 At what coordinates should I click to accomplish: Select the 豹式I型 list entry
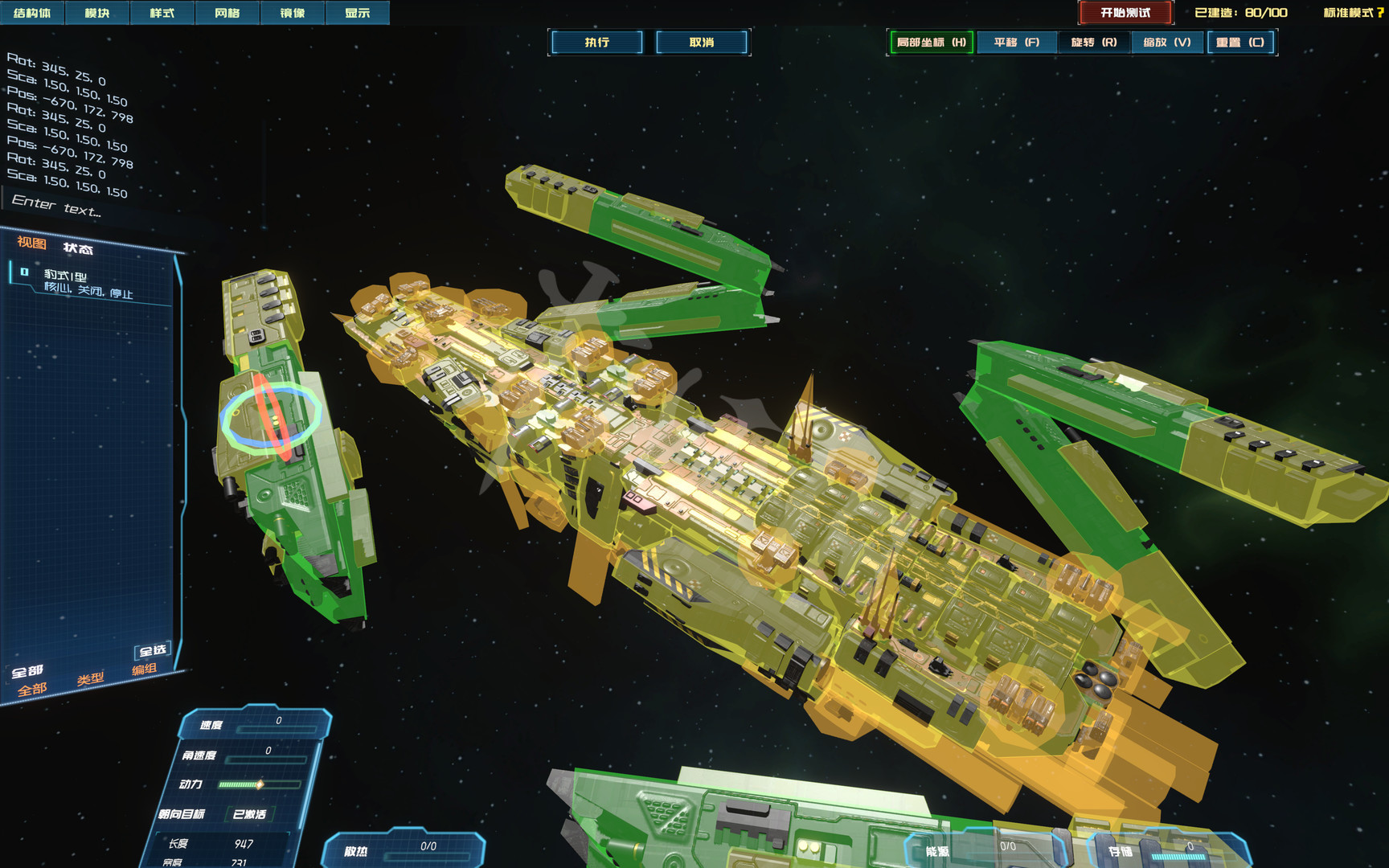point(88,282)
